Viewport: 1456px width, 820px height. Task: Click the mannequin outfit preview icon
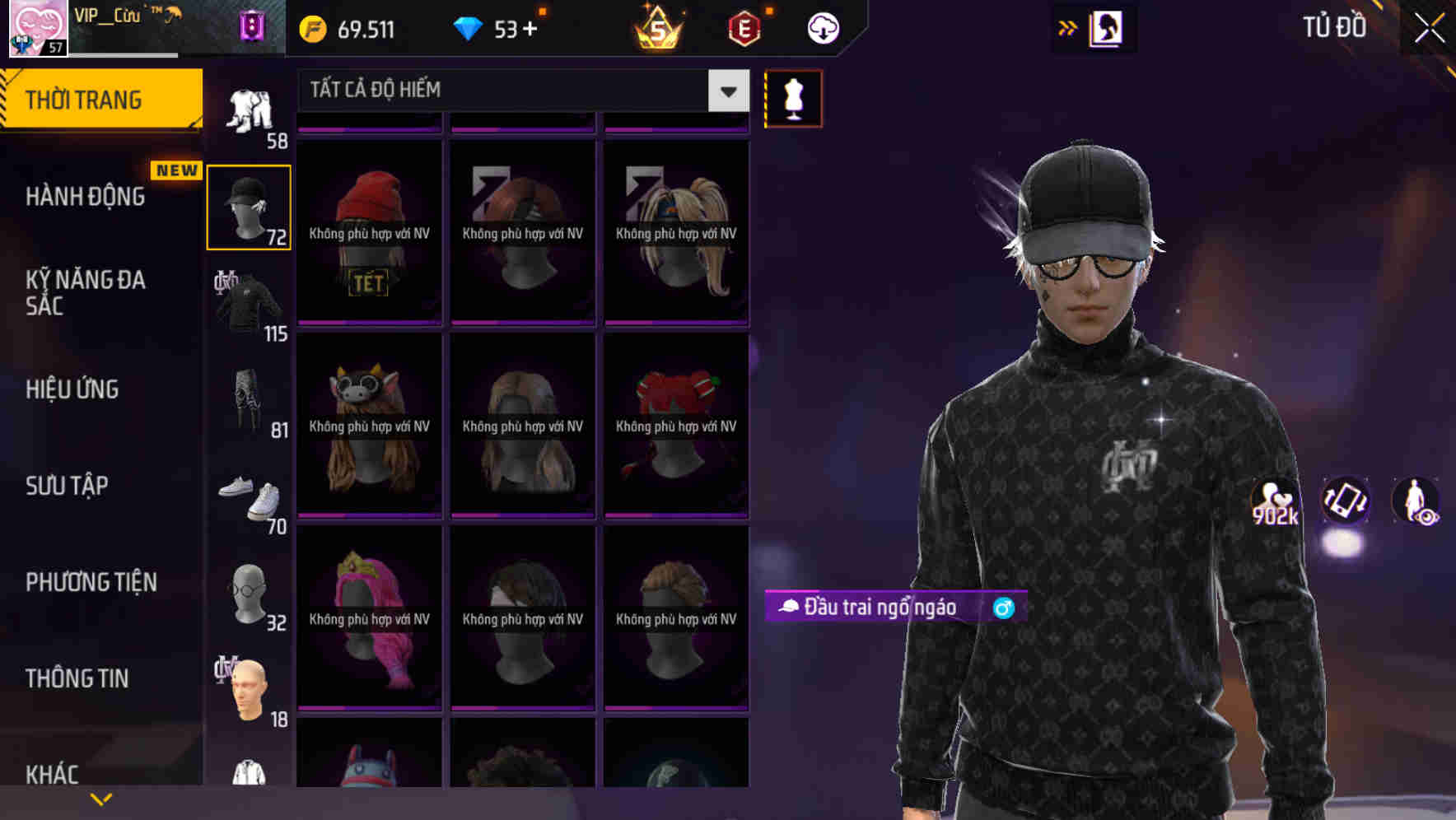point(793,98)
